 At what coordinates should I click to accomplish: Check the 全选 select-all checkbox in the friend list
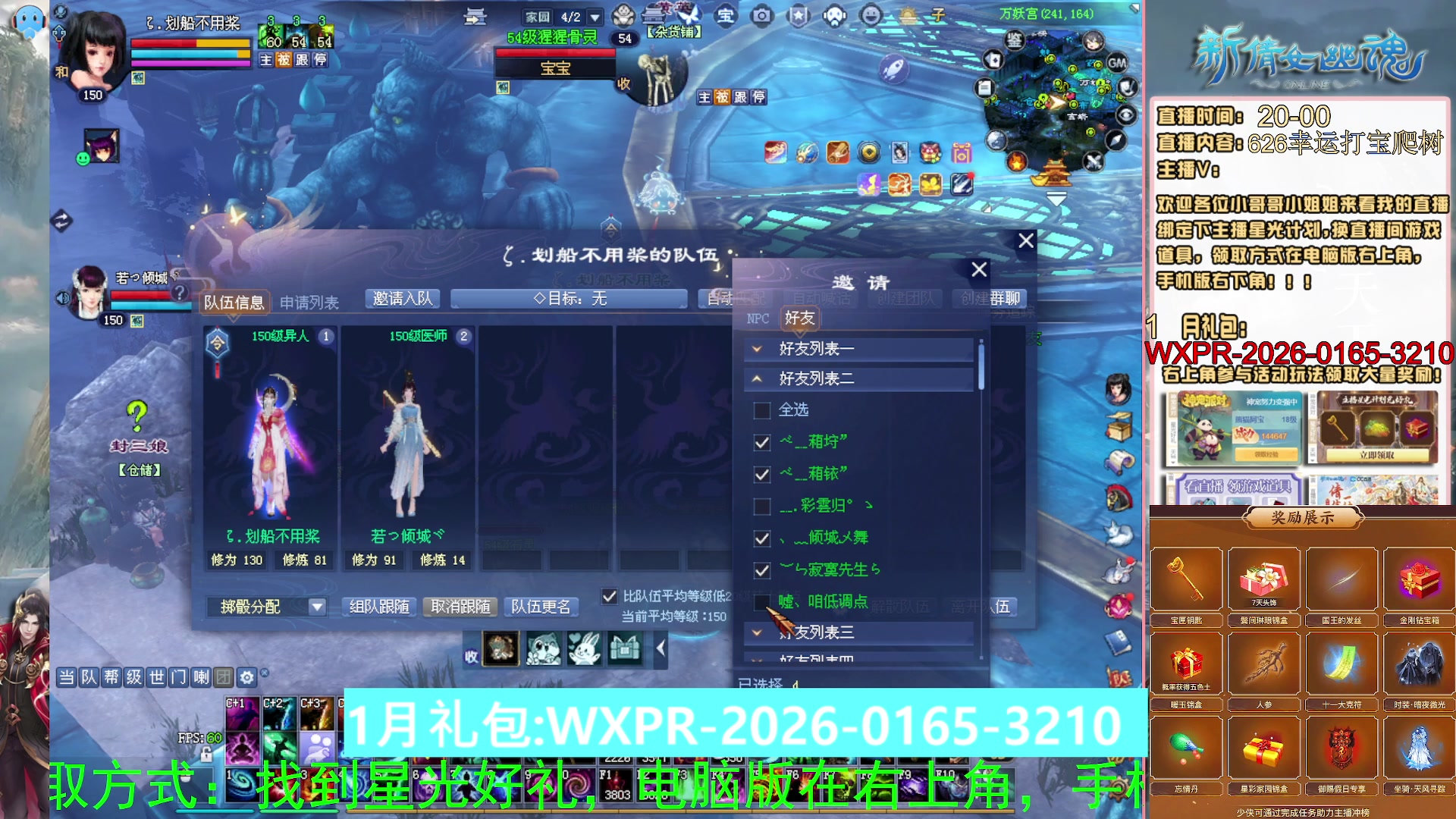(761, 409)
